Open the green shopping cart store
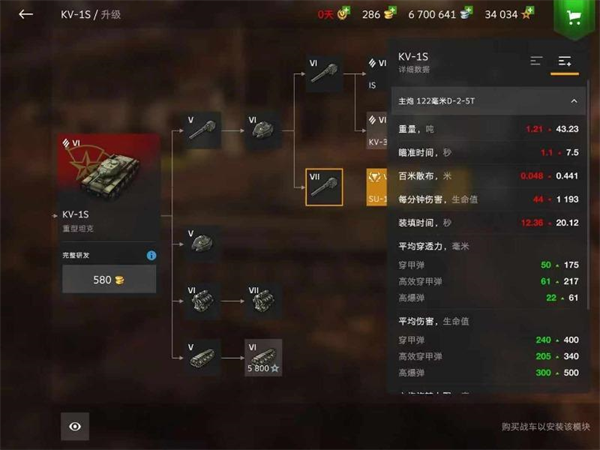600x450 pixels. (x=573, y=17)
